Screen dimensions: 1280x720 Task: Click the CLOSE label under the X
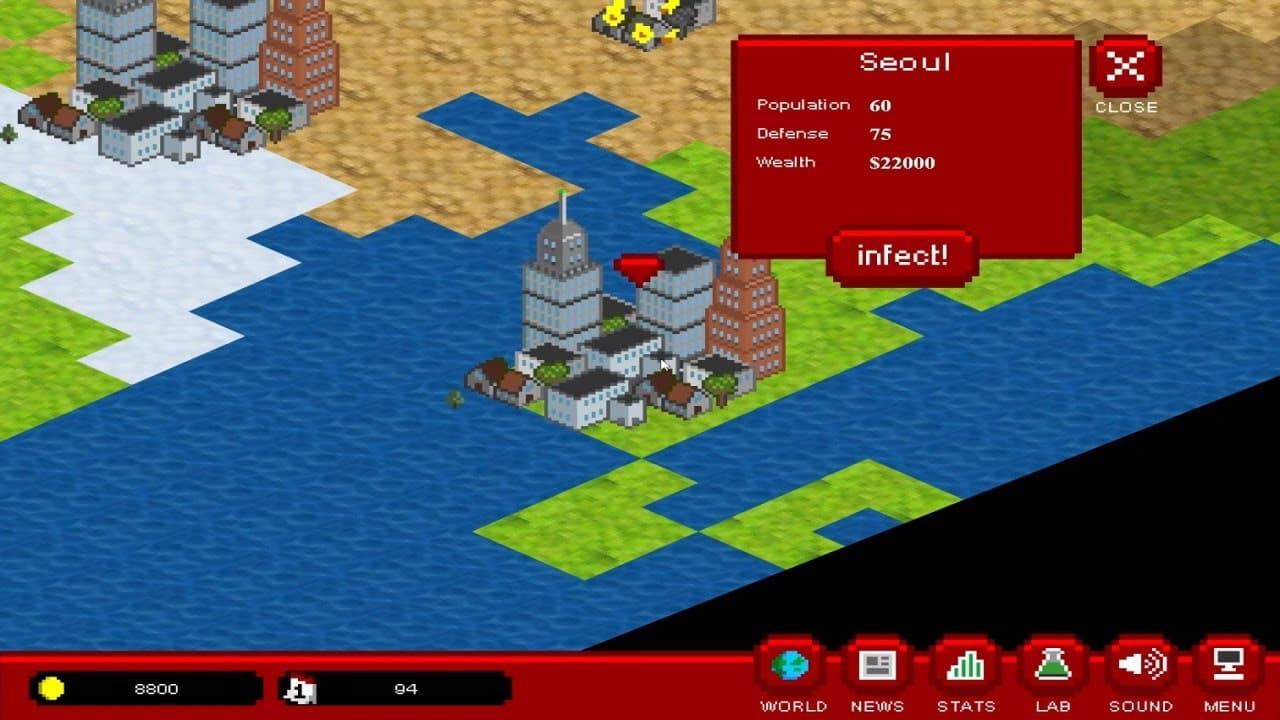click(x=1127, y=106)
